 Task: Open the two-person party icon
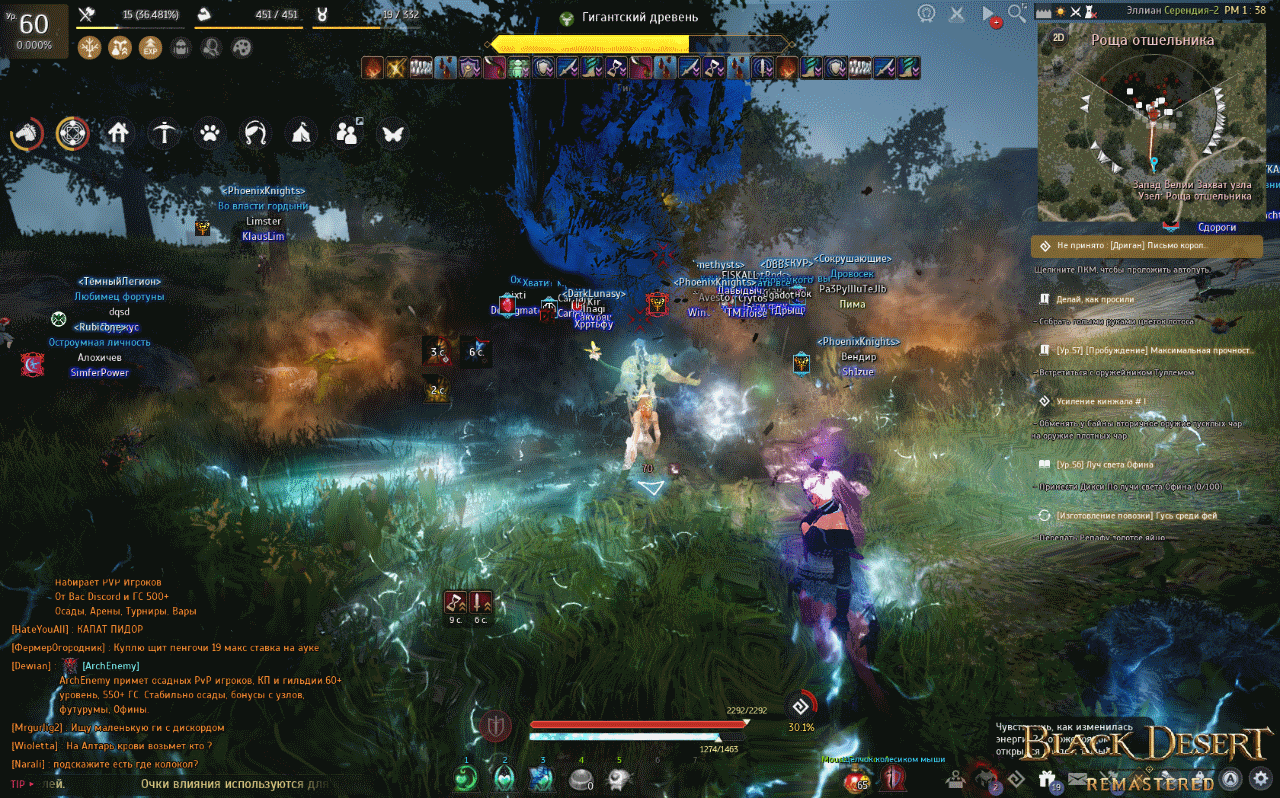click(347, 133)
